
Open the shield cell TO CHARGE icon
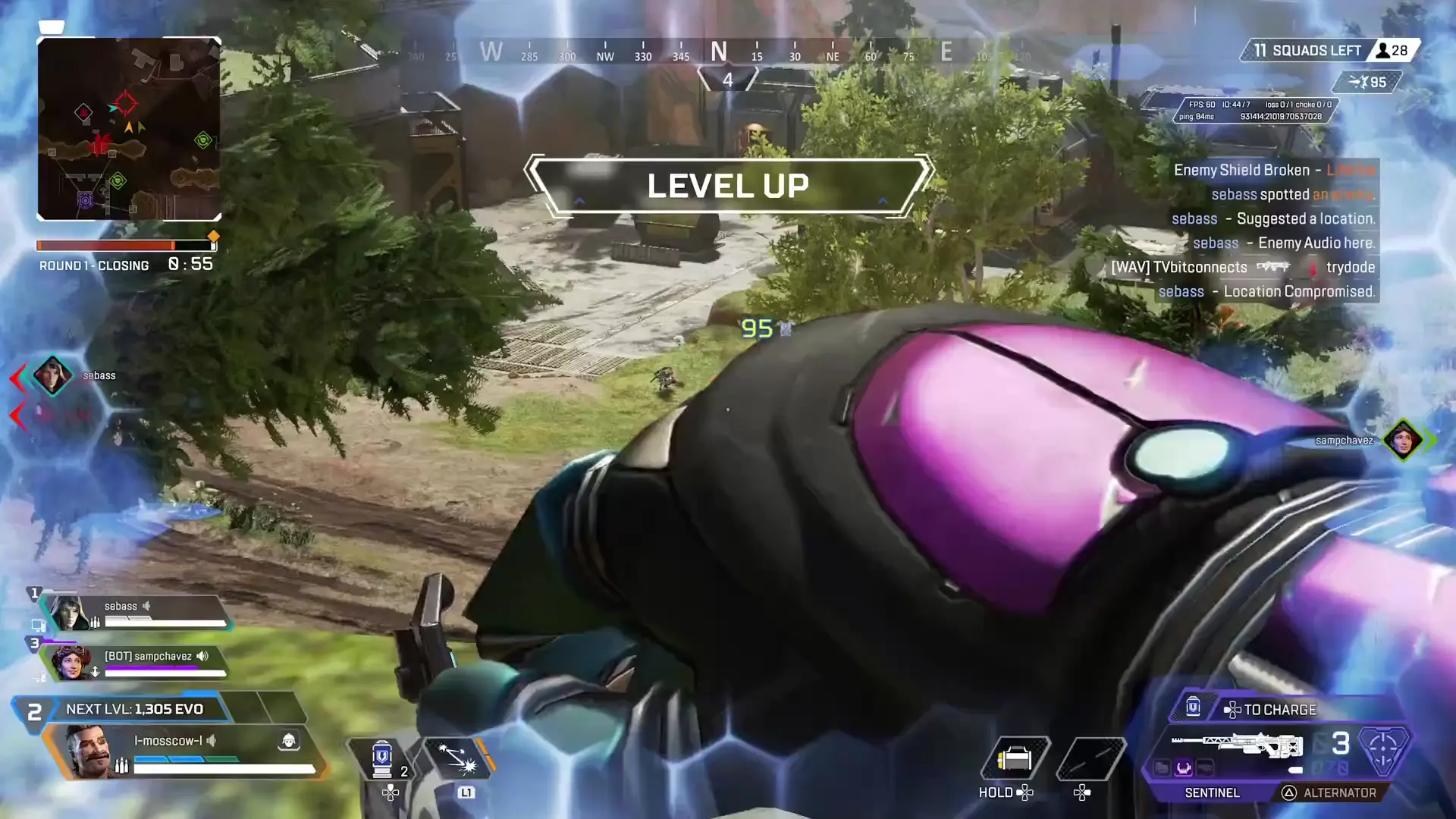[x=1192, y=708]
